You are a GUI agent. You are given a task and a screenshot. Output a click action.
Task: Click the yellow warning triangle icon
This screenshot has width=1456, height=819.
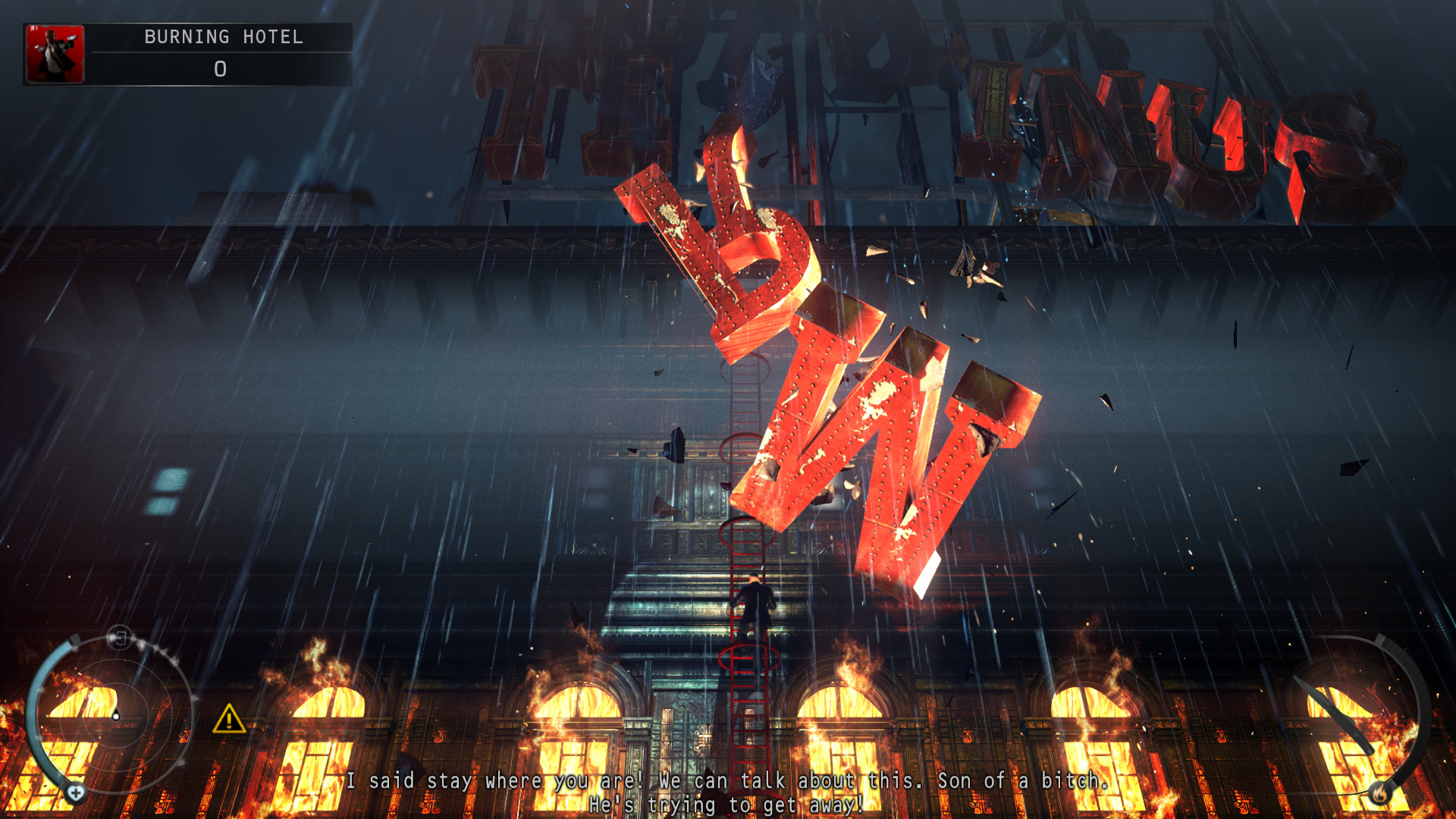pyautogui.click(x=228, y=720)
